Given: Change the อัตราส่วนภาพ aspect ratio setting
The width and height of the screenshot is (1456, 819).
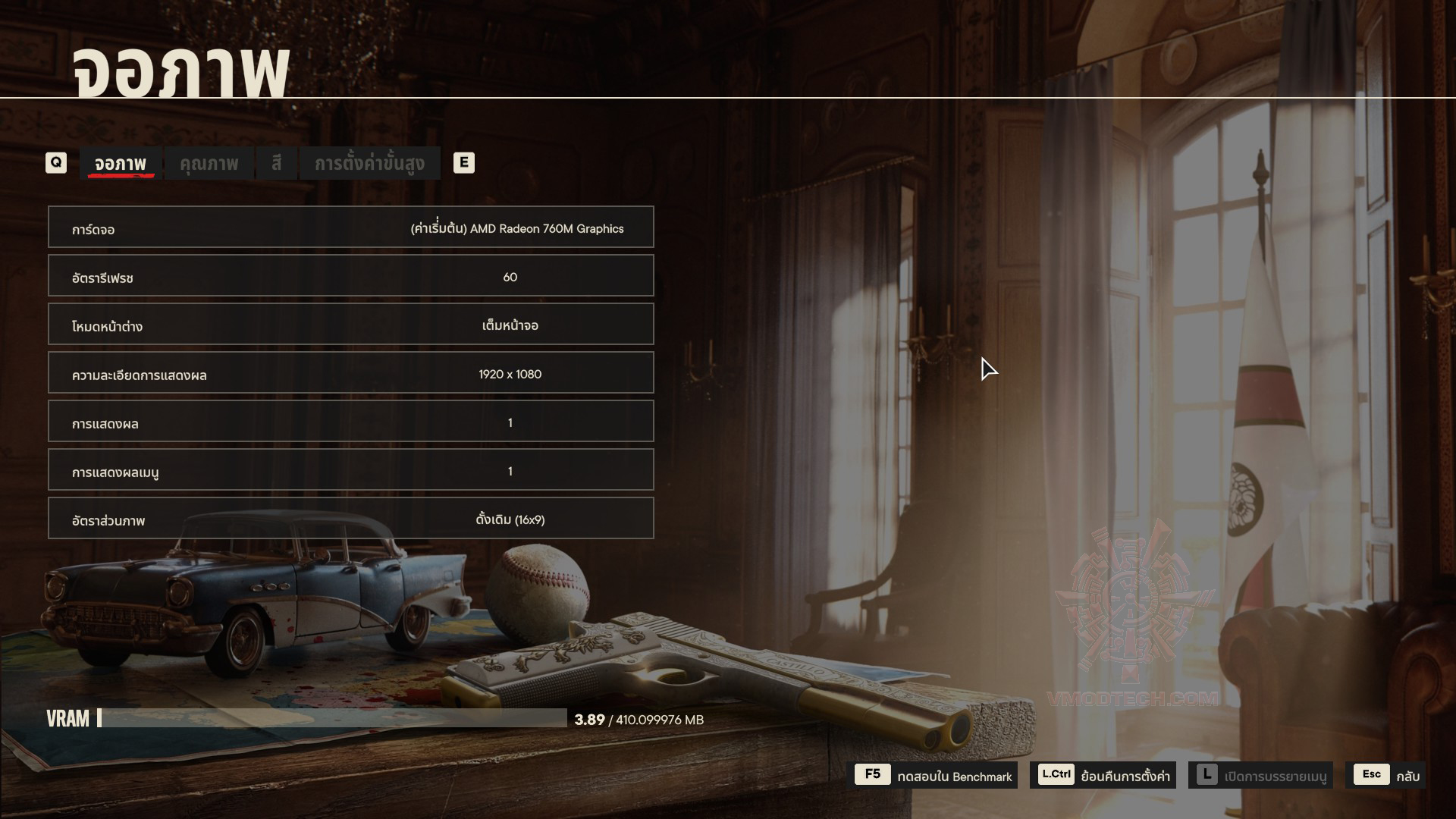Looking at the screenshot, I should [x=351, y=519].
